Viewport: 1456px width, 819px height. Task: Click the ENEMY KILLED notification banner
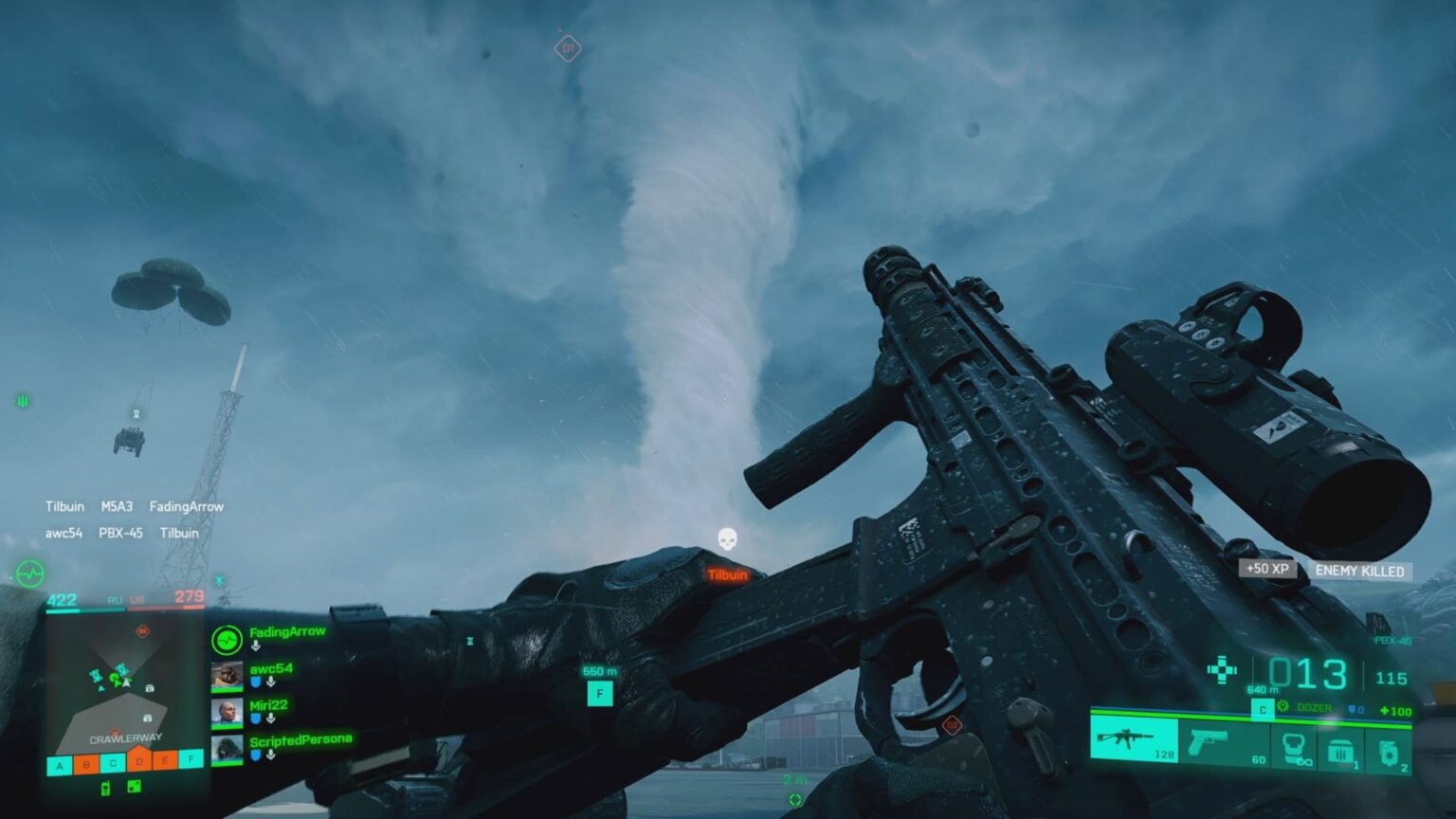coord(1358,572)
